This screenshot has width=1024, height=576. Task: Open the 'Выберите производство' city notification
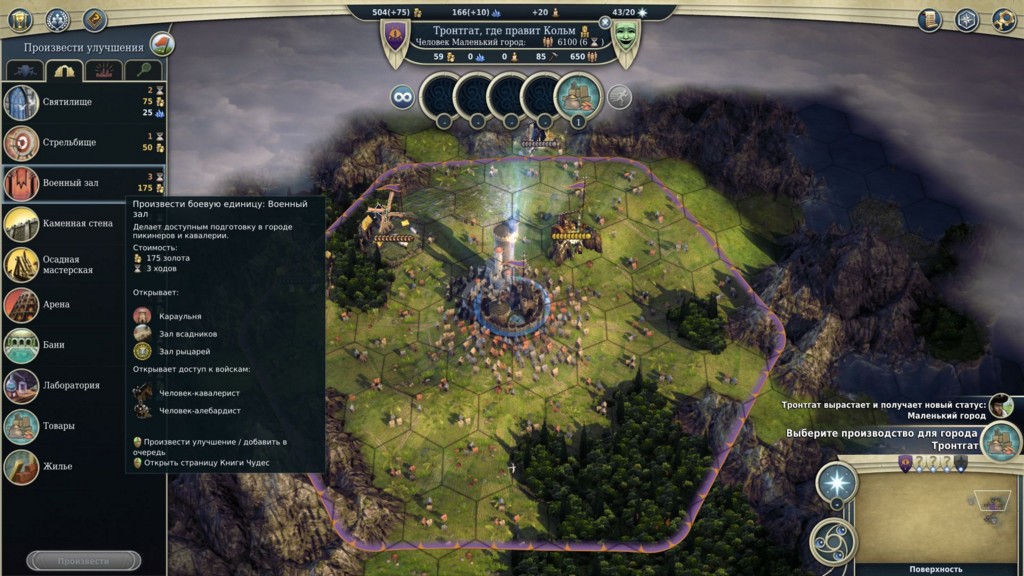point(1000,440)
